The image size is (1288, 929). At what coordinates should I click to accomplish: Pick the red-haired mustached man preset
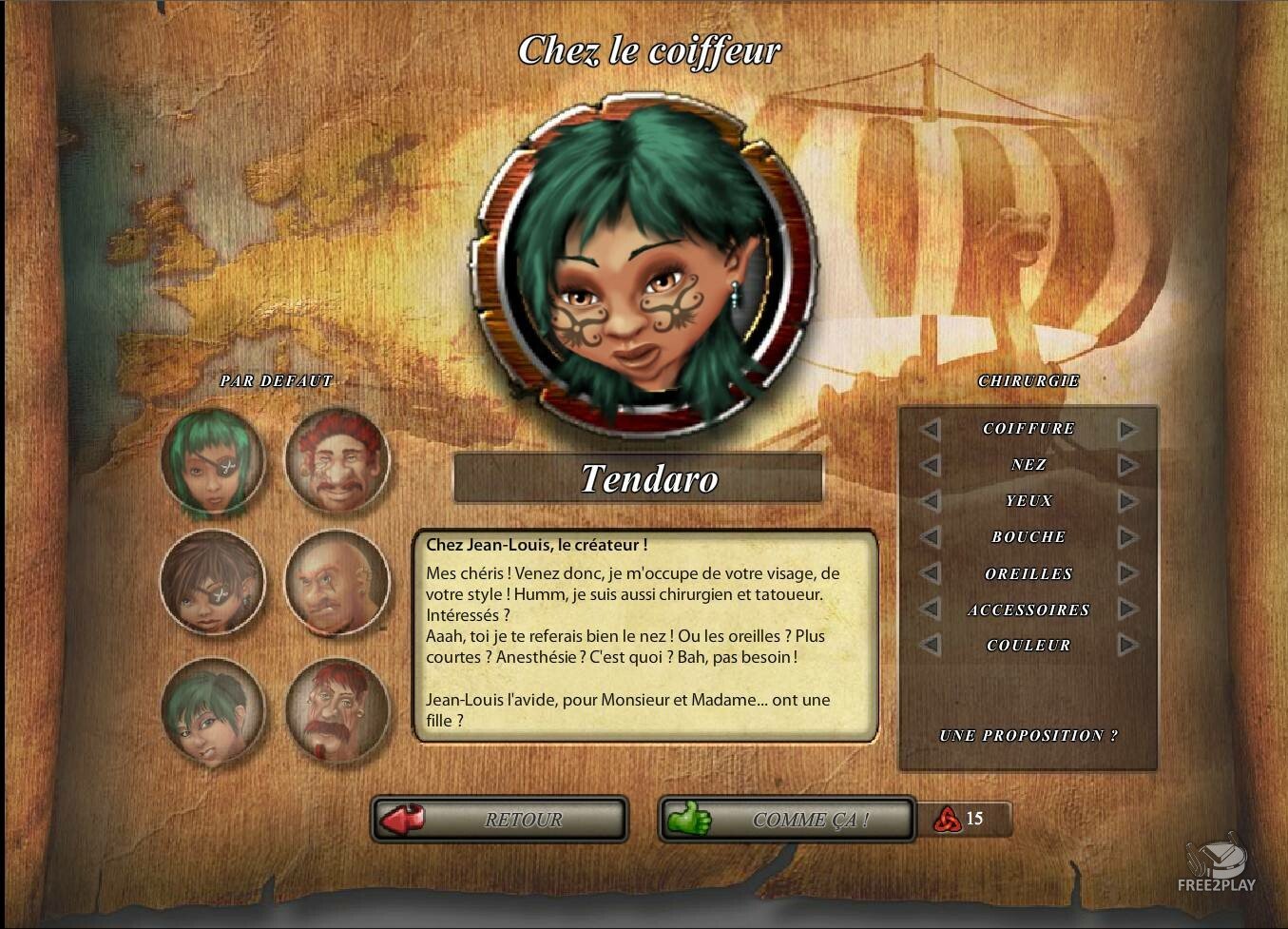[337, 461]
